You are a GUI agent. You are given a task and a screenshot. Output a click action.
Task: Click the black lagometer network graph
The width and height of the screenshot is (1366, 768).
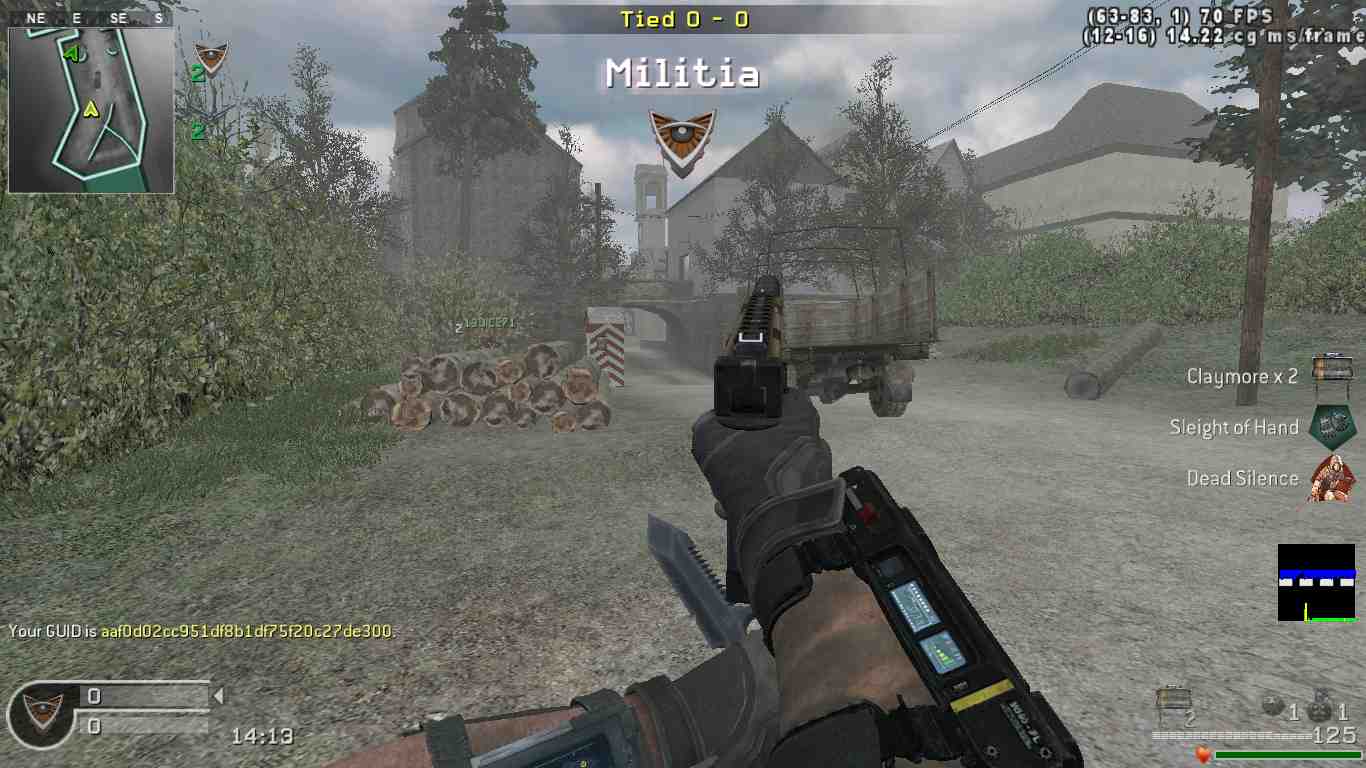(x=1316, y=583)
